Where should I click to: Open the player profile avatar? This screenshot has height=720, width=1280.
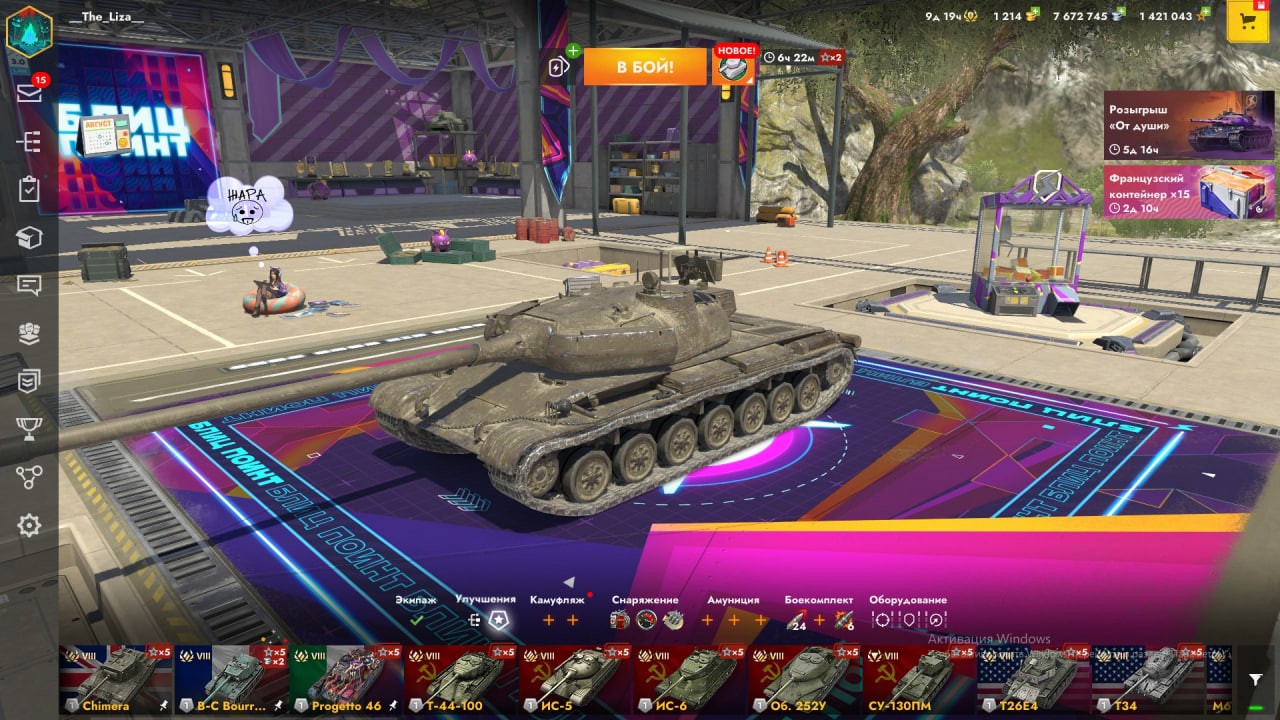pos(29,31)
